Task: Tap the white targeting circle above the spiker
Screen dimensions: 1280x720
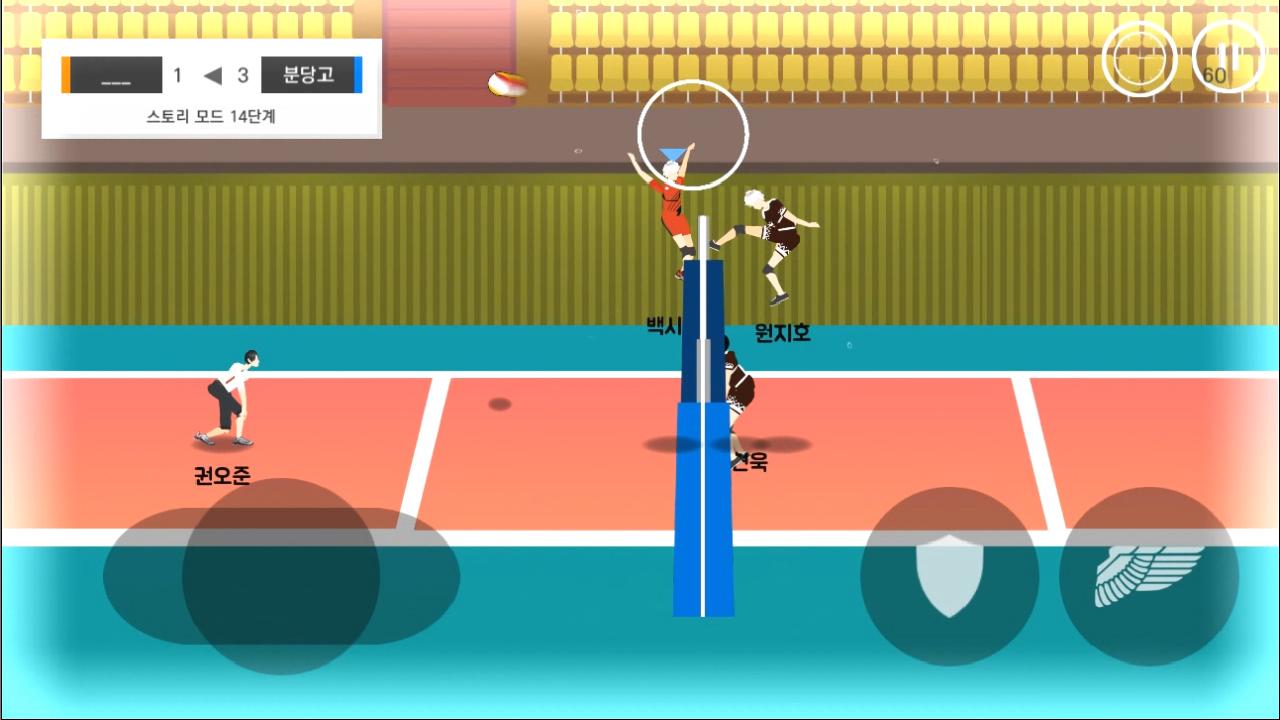Action: [692, 133]
